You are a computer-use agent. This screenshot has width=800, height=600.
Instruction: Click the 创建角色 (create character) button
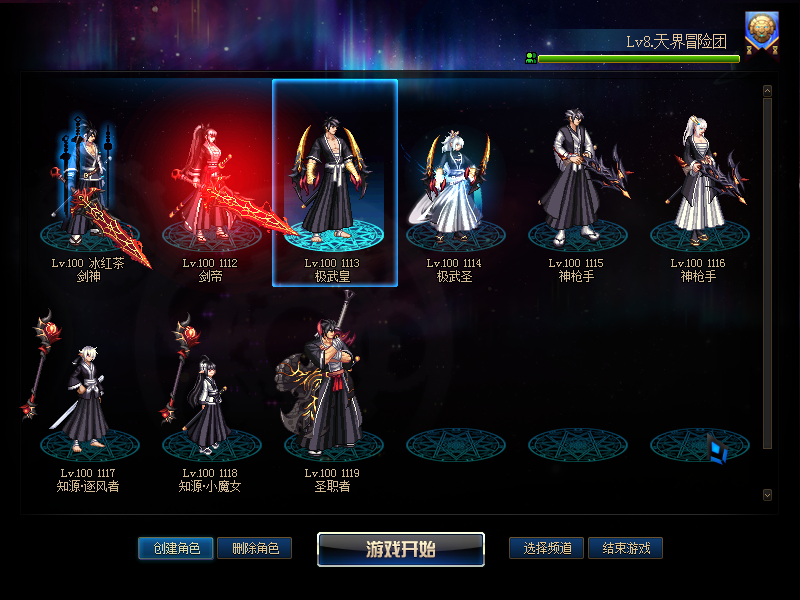pyautogui.click(x=176, y=548)
